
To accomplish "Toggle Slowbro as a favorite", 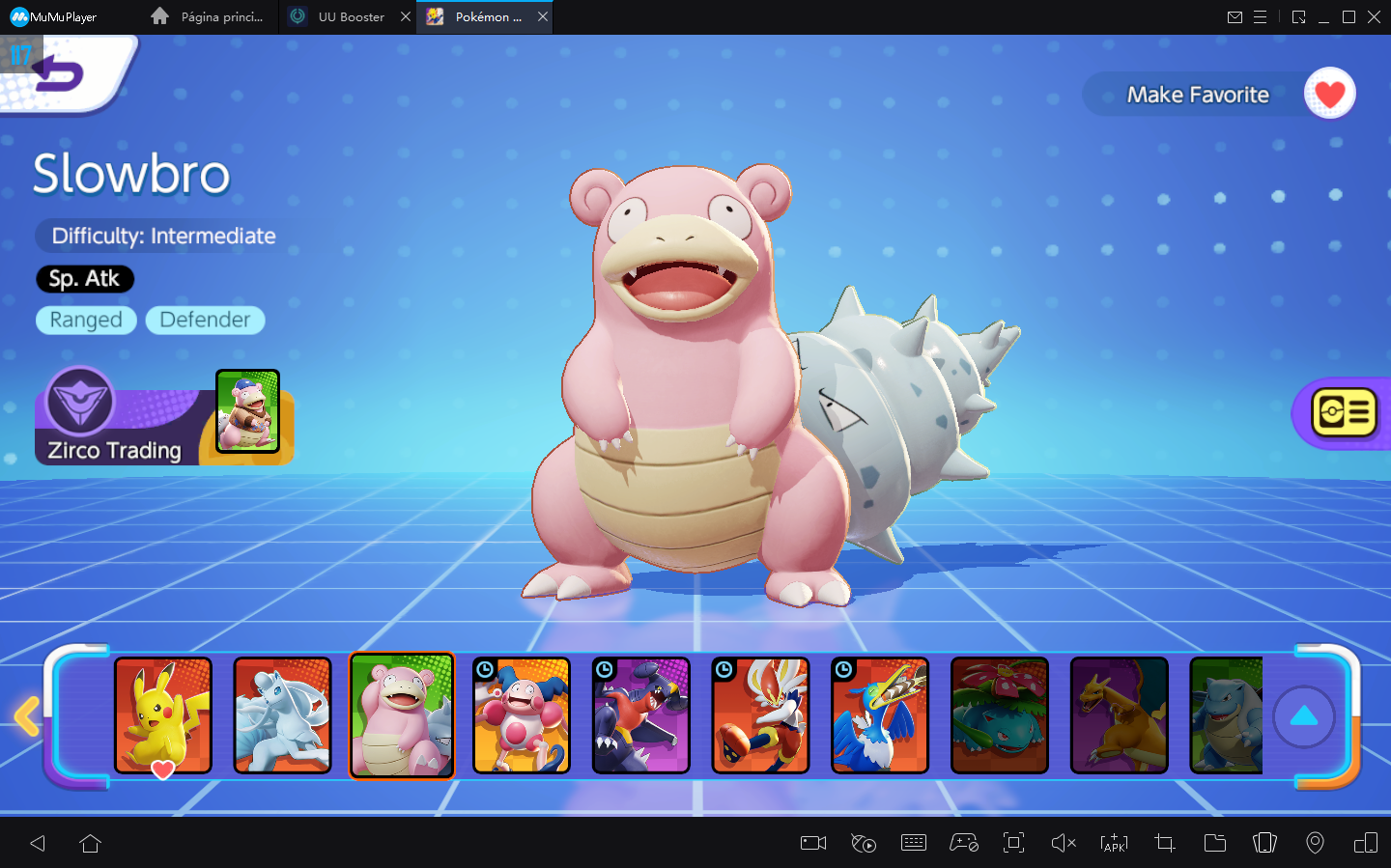I will click(1330, 93).
